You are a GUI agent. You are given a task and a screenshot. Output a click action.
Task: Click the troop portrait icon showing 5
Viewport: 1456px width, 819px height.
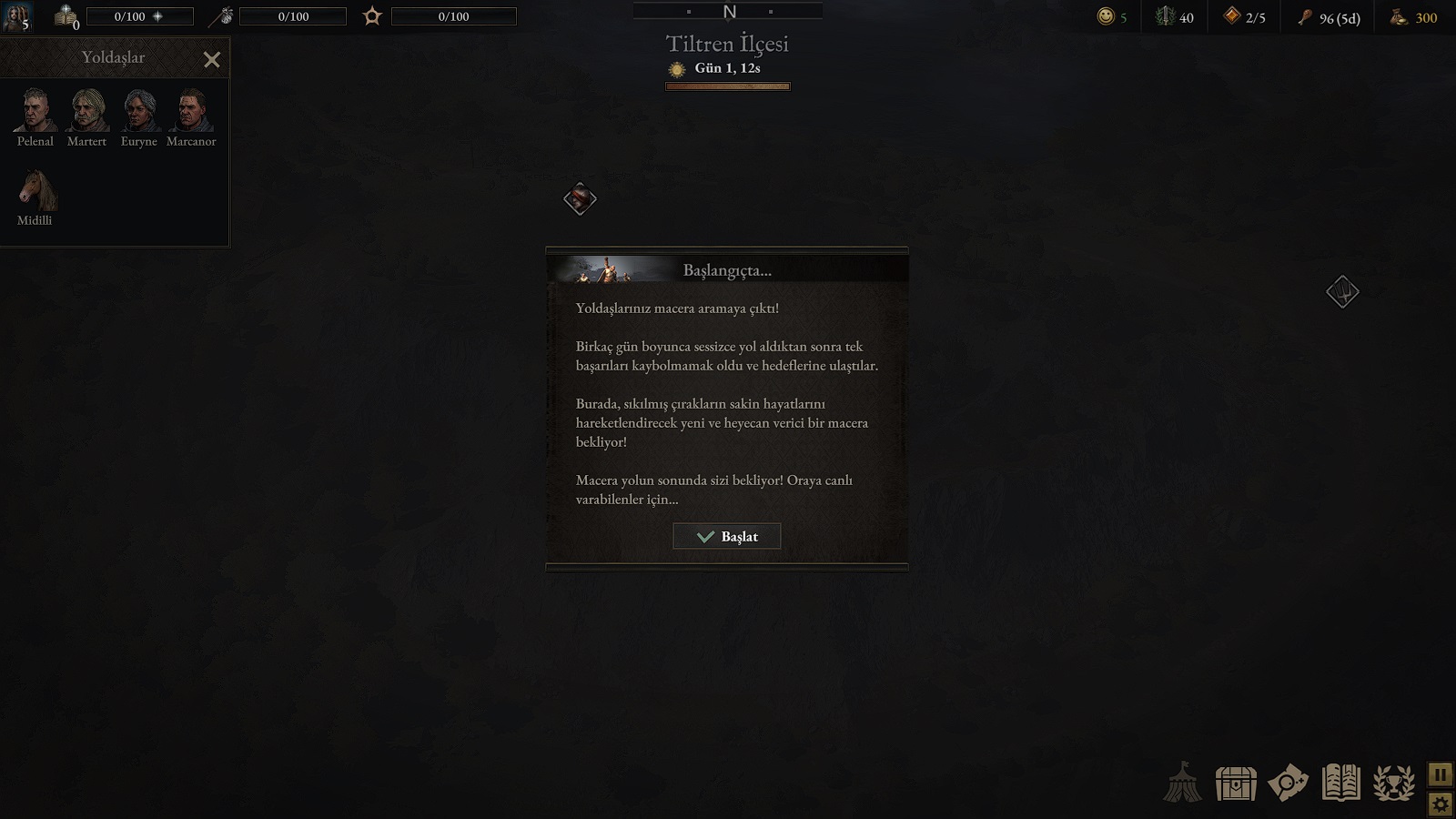[17, 16]
